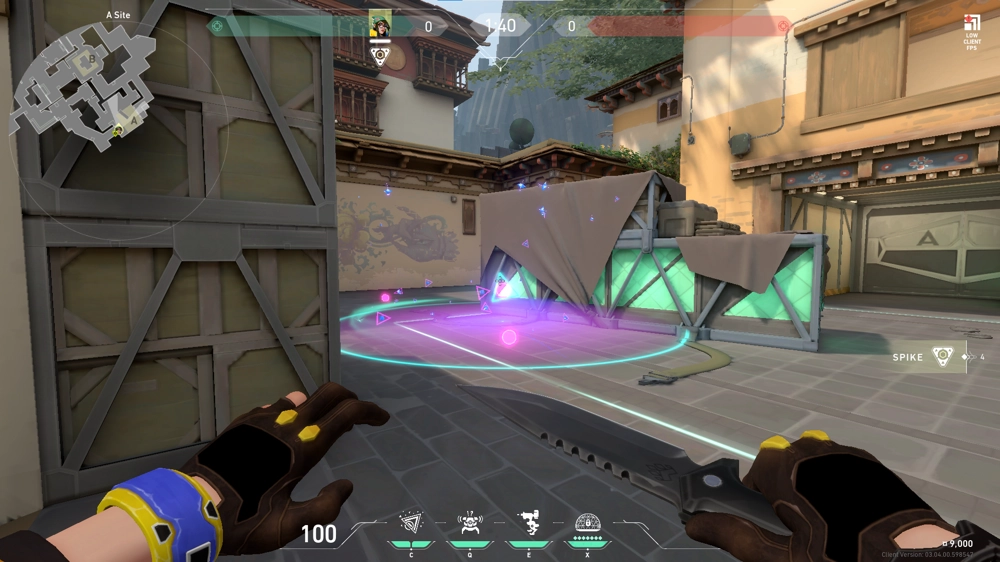Viewport: 1000px width, 562px height.
Task: Click the attacker team emblem in top bar
Action: pos(216,25)
